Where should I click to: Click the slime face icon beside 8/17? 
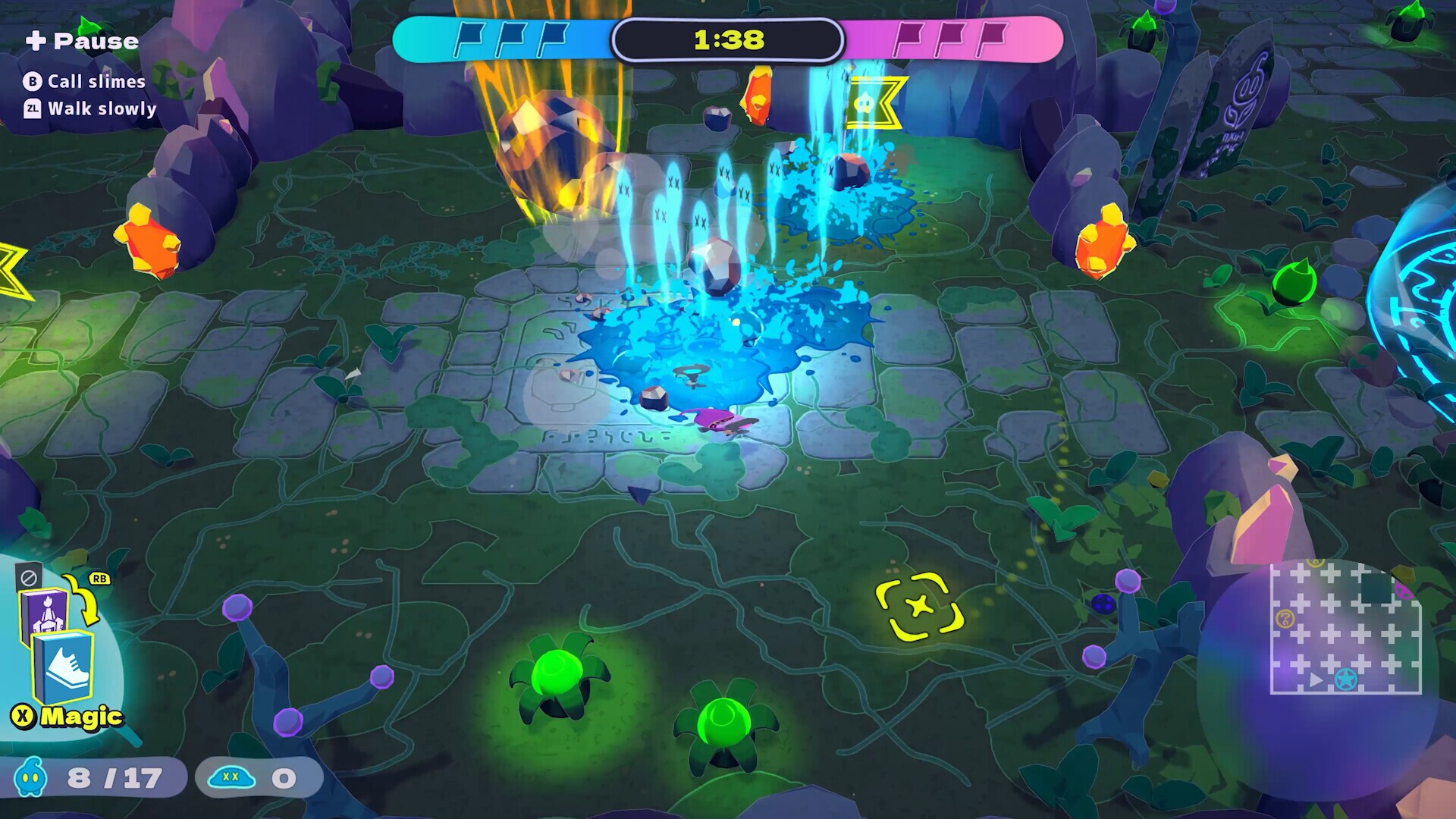pyautogui.click(x=29, y=777)
